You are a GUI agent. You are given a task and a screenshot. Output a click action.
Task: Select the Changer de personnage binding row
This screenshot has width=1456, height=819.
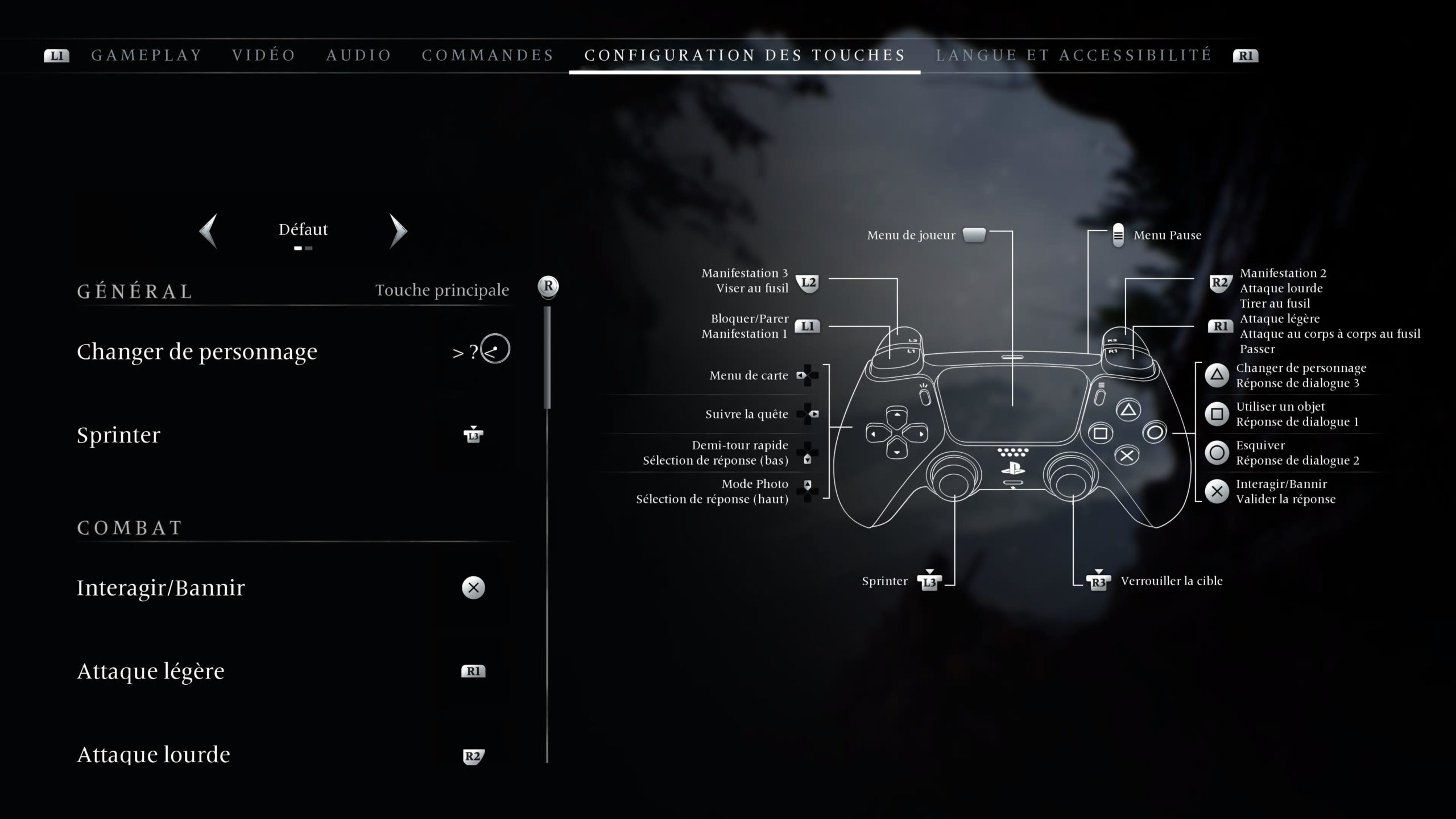tap(293, 351)
